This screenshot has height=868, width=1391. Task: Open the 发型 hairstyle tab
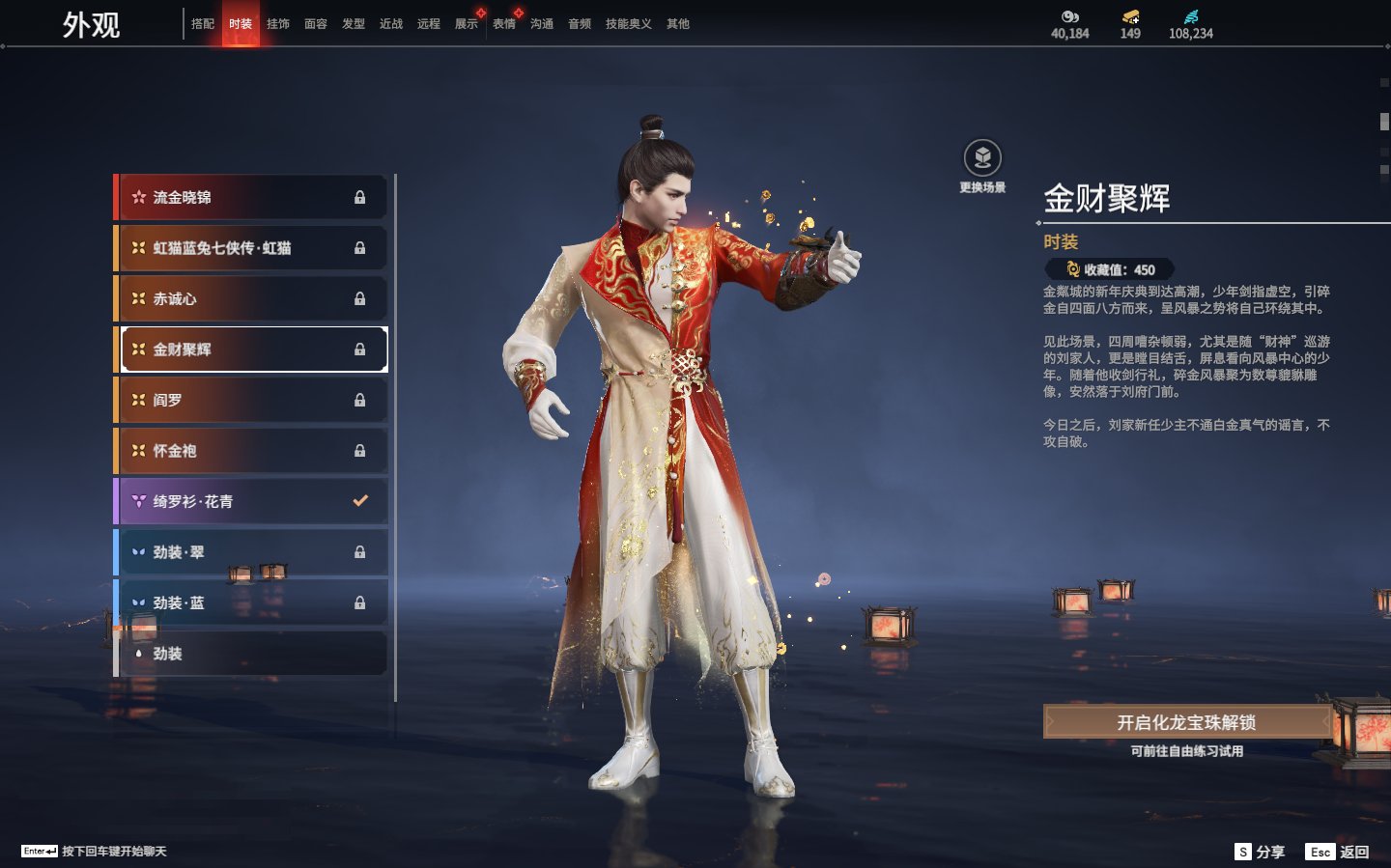(x=354, y=24)
